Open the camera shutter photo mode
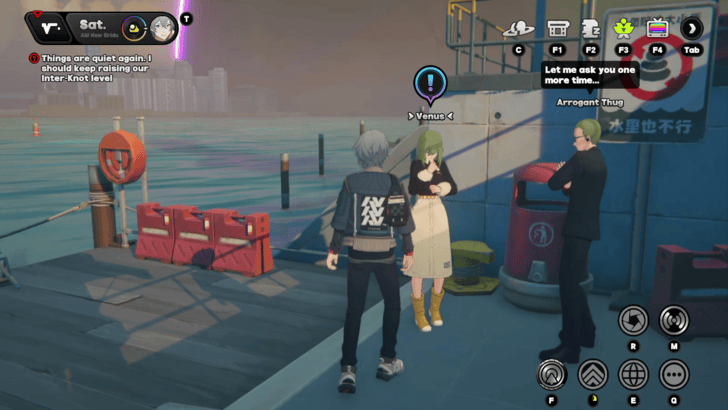This screenshot has height=410, width=728. [633, 320]
